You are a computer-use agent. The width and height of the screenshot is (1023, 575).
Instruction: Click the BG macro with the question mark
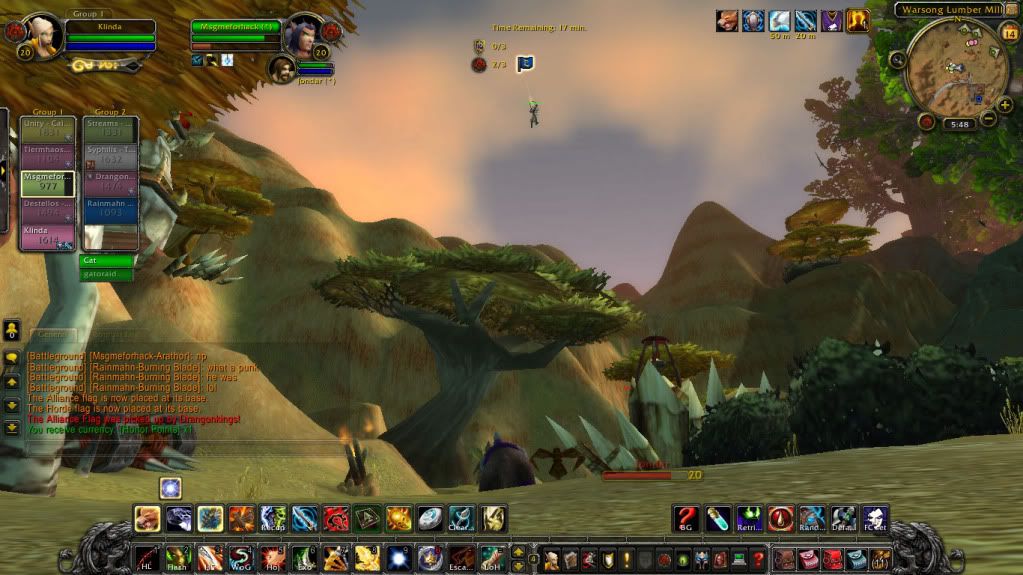tap(685, 518)
